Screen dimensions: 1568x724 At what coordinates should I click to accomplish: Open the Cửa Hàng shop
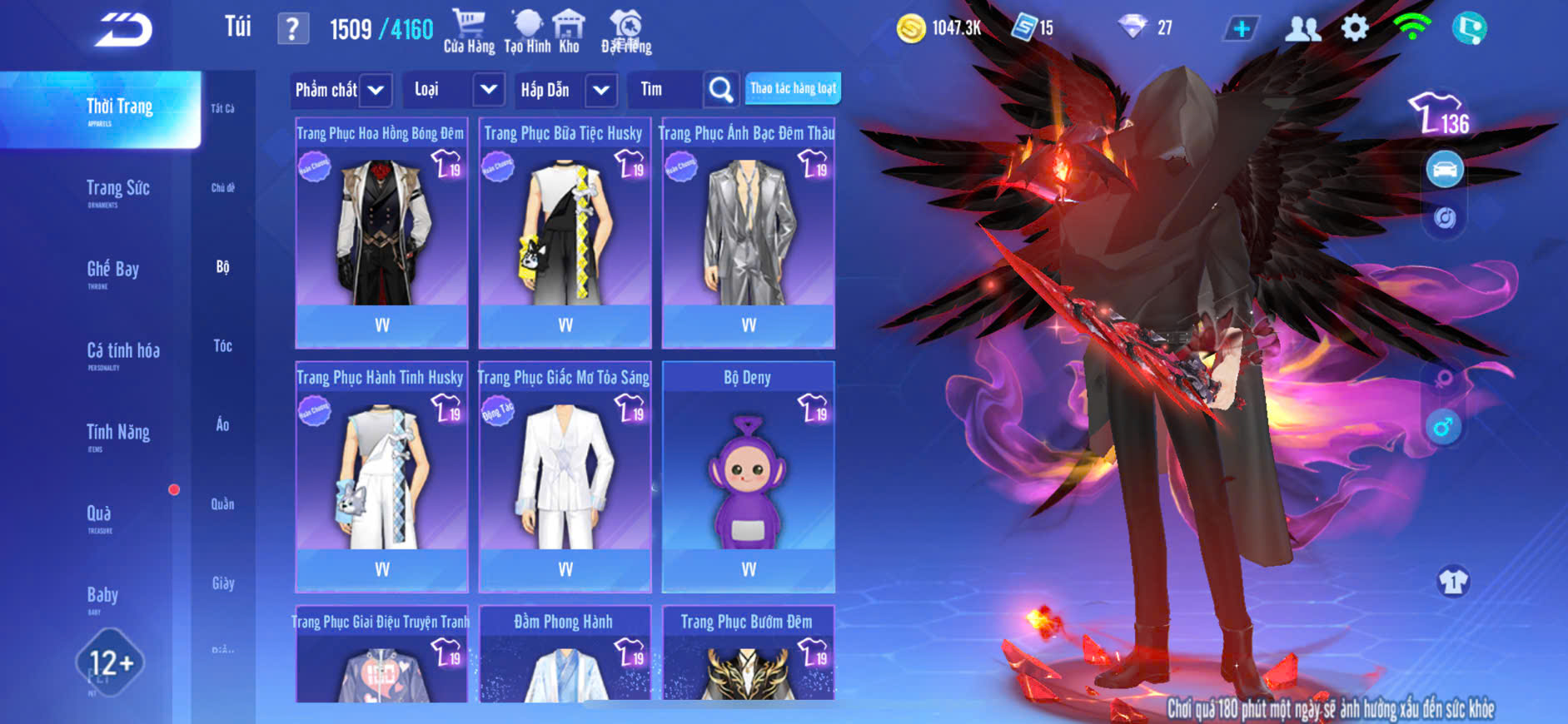(469, 32)
